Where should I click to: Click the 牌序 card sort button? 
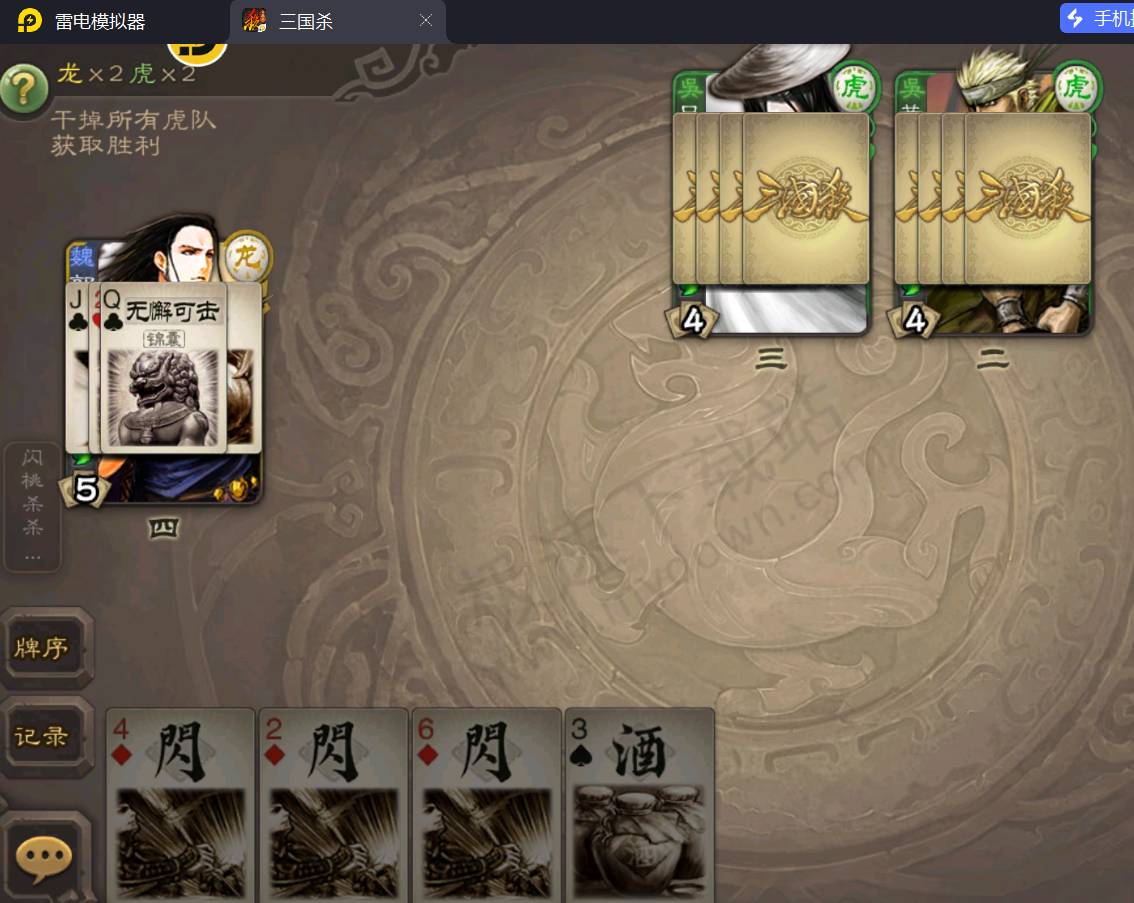pyautogui.click(x=42, y=648)
